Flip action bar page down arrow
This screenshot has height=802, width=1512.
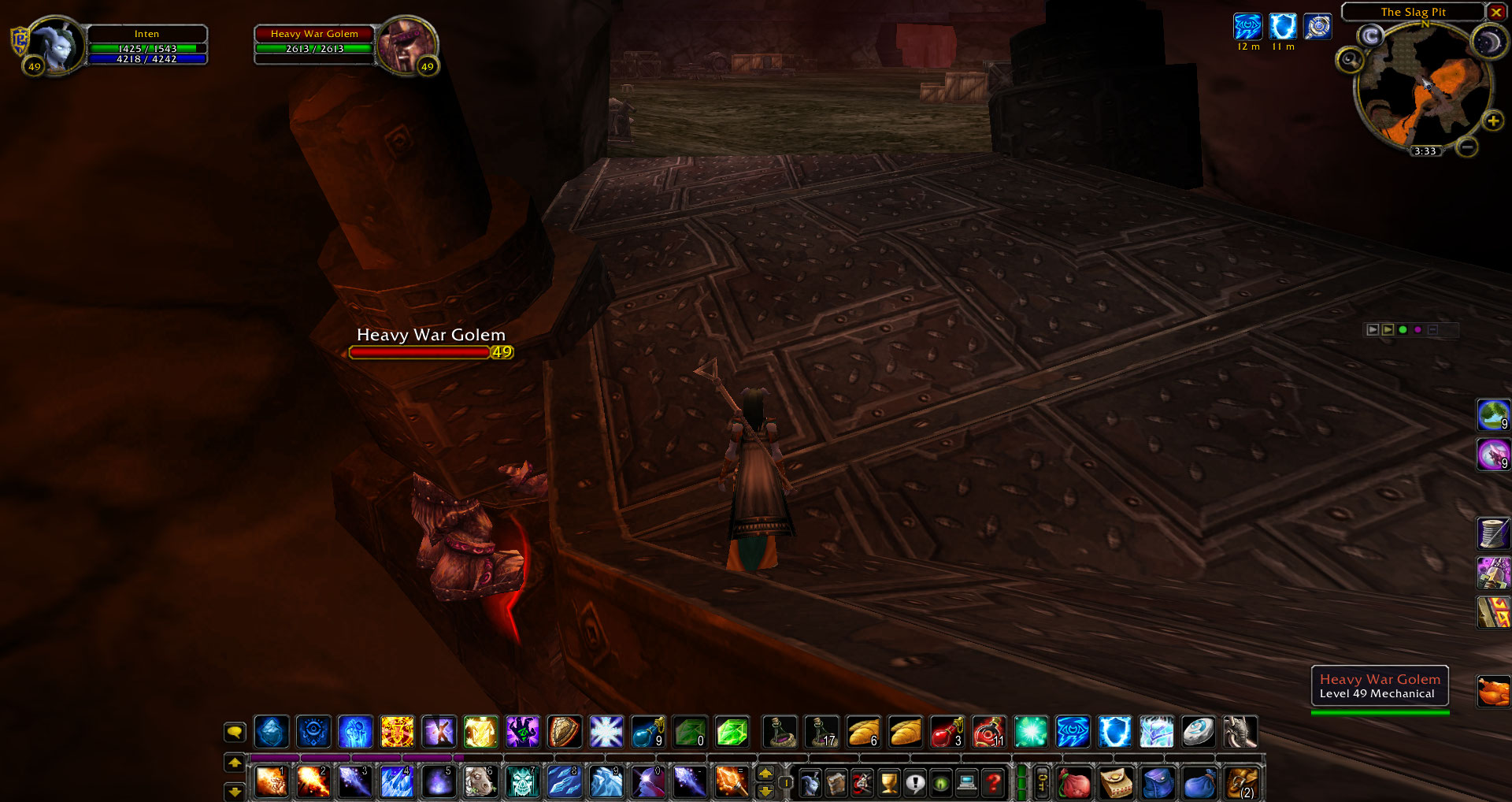coord(234,793)
